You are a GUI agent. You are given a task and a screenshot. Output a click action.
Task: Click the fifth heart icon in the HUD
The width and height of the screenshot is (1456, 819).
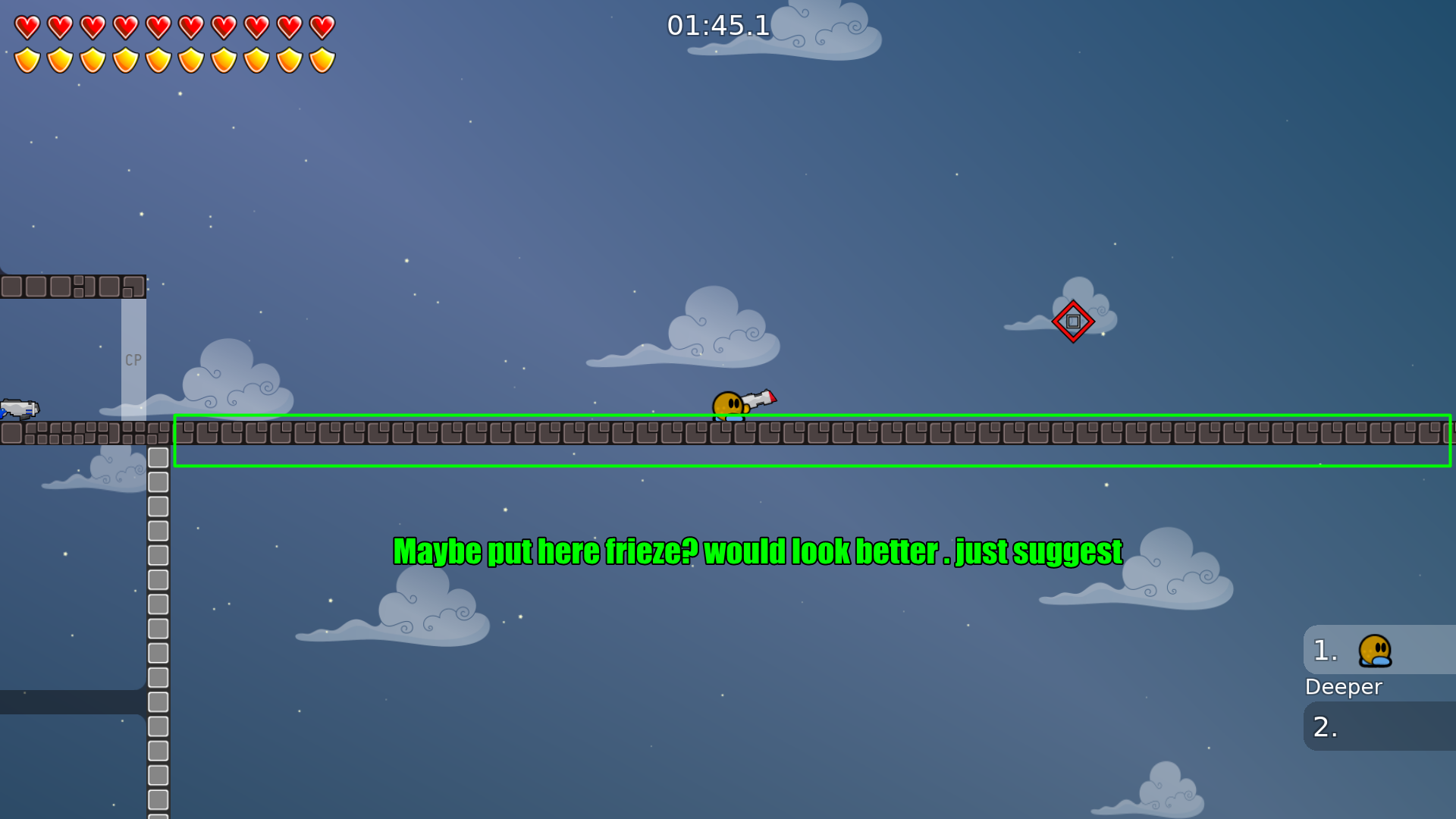tap(158, 26)
